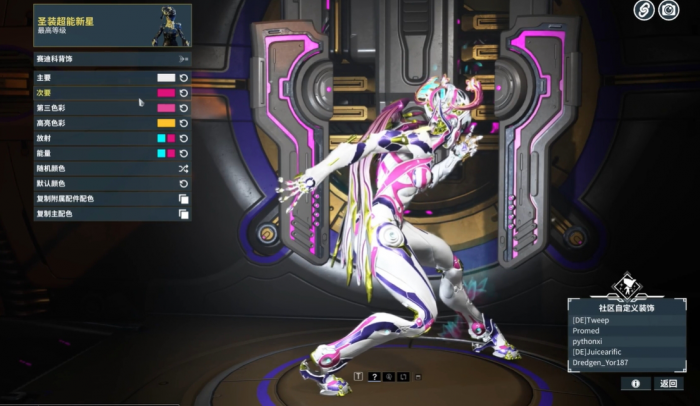Click the chain link share icon
Screen dimensions: 700x406
coord(644,11)
